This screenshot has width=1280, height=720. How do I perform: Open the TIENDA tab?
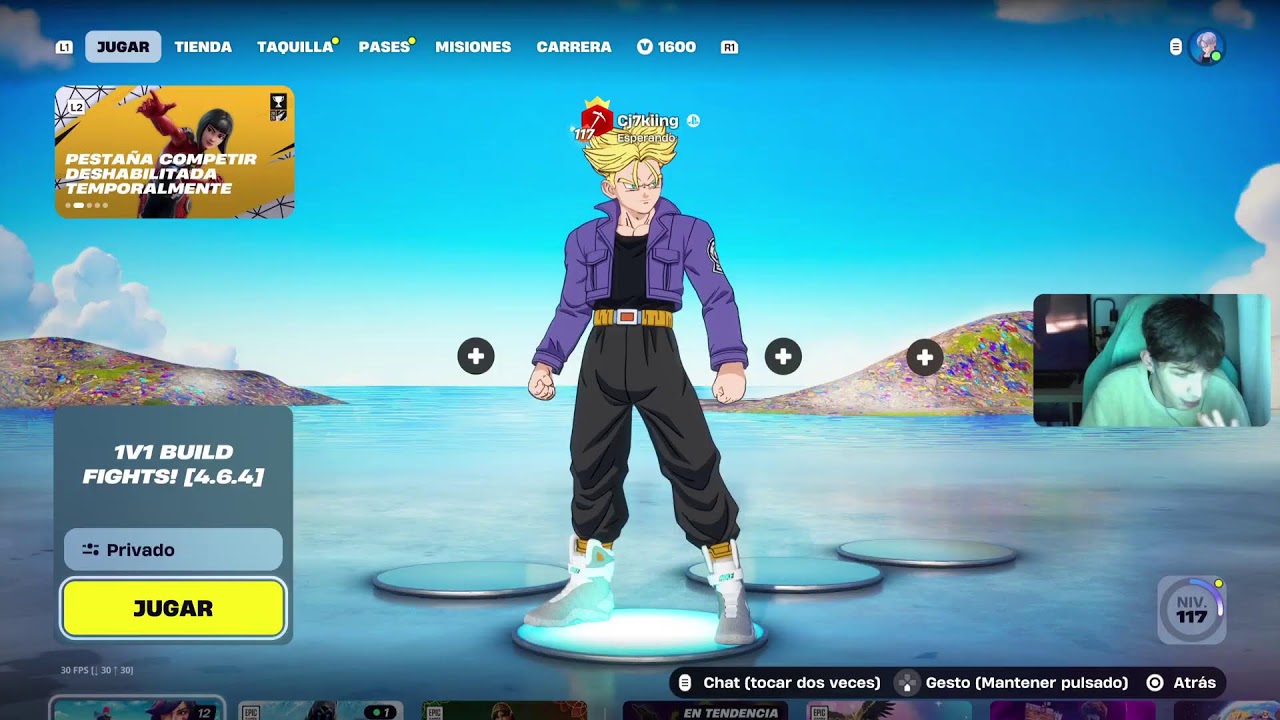pyautogui.click(x=203, y=47)
